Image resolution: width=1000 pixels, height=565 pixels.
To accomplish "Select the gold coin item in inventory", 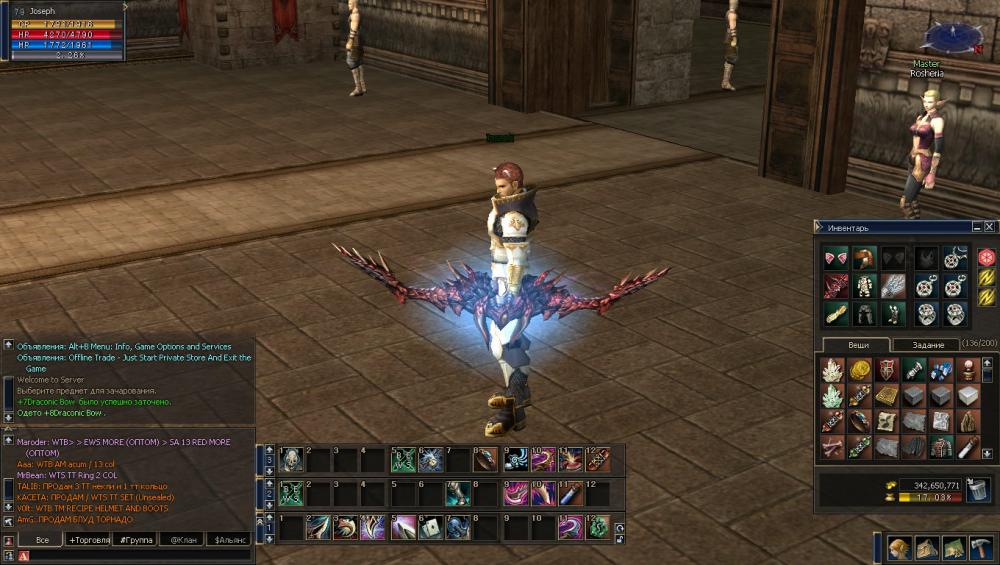I will point(860,370).
